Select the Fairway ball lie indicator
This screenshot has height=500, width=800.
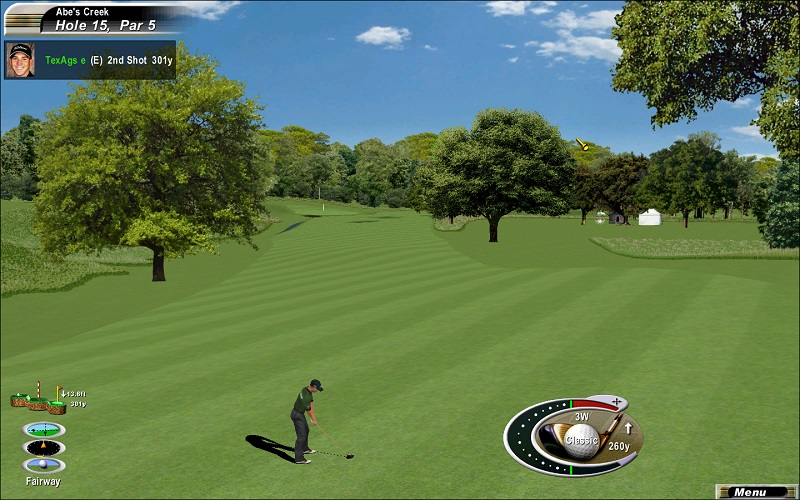click(43, 465)
